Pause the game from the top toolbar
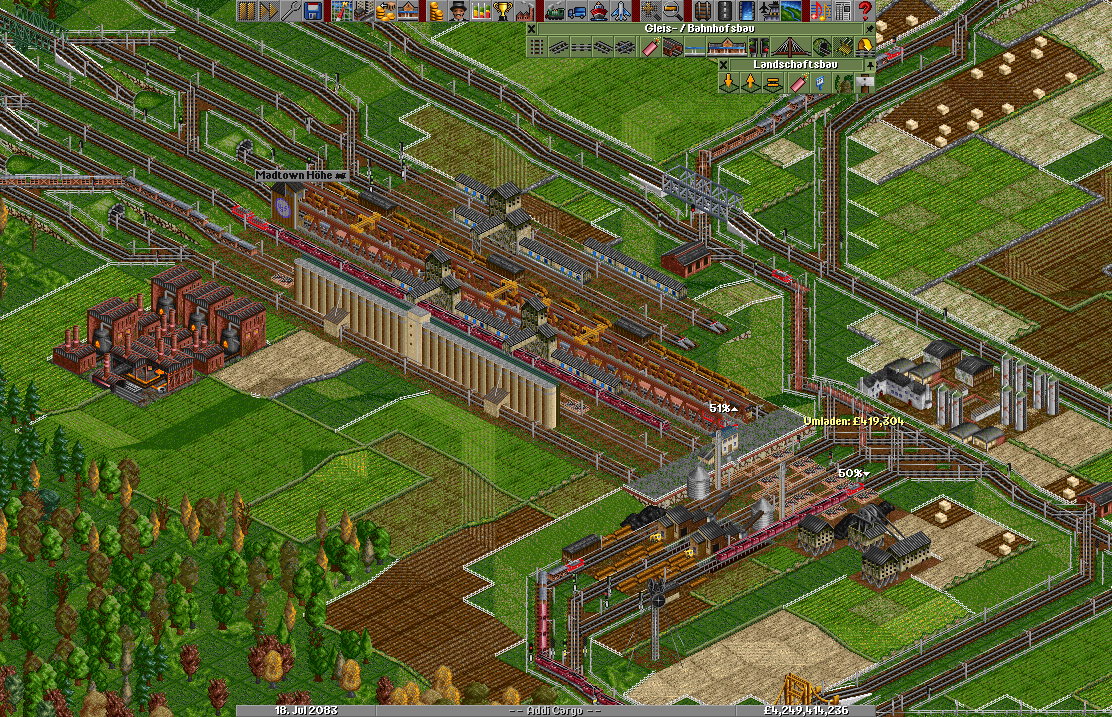Viewport: 1112px width, 717px height. pos(246,11)
